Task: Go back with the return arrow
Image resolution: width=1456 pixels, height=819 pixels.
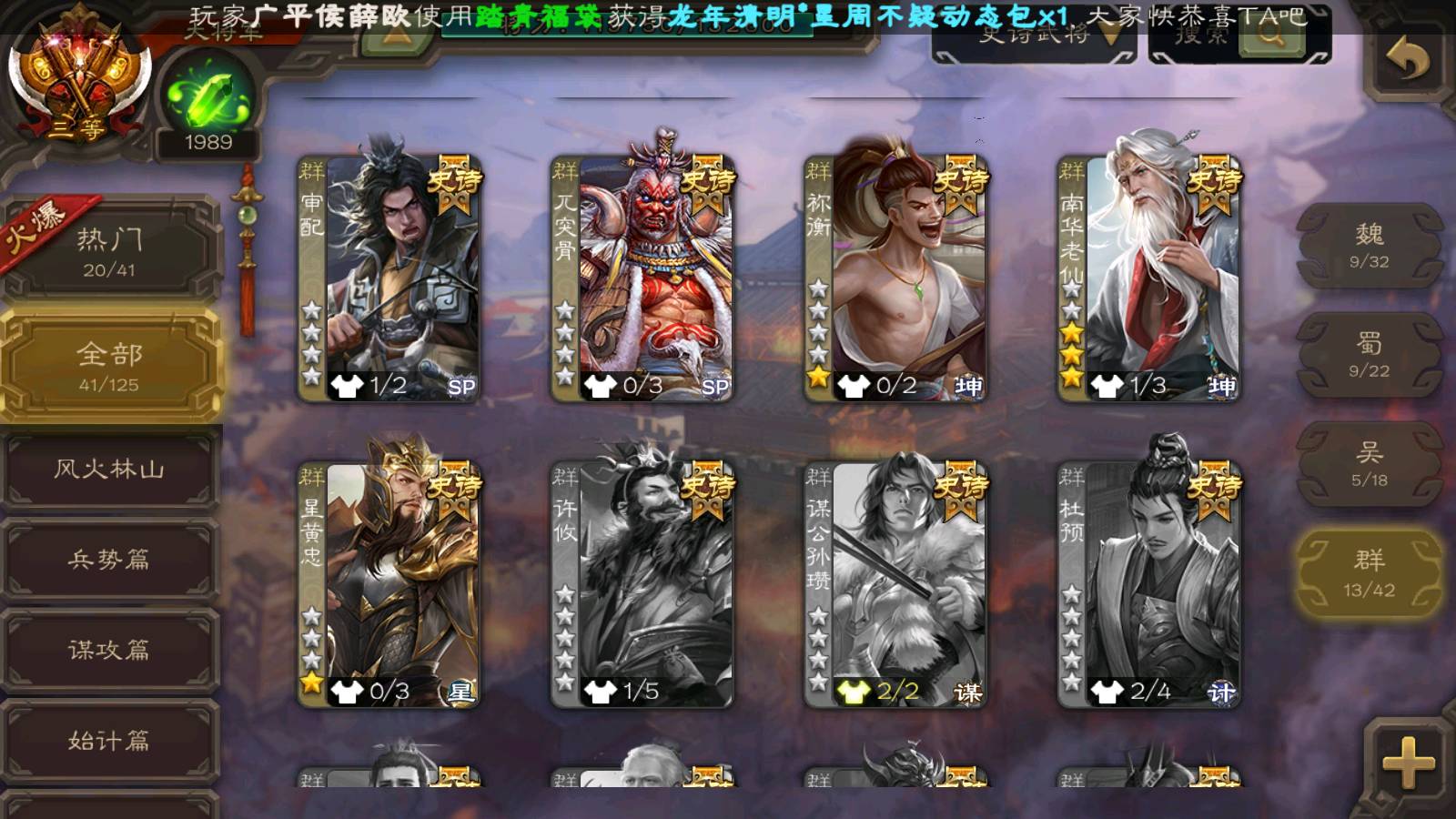Action: tap(1408, 61)
